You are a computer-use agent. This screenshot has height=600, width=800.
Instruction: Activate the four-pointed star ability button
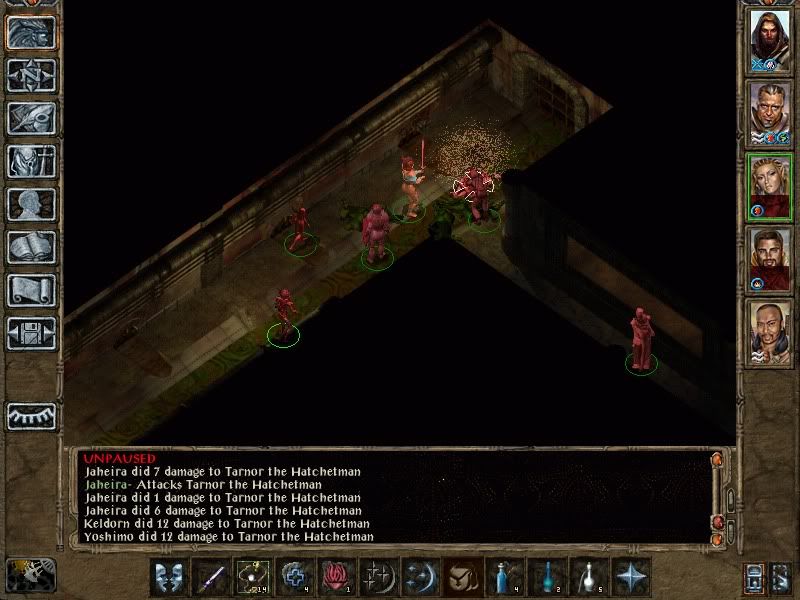pyautogui.click(x=630, y=577)
